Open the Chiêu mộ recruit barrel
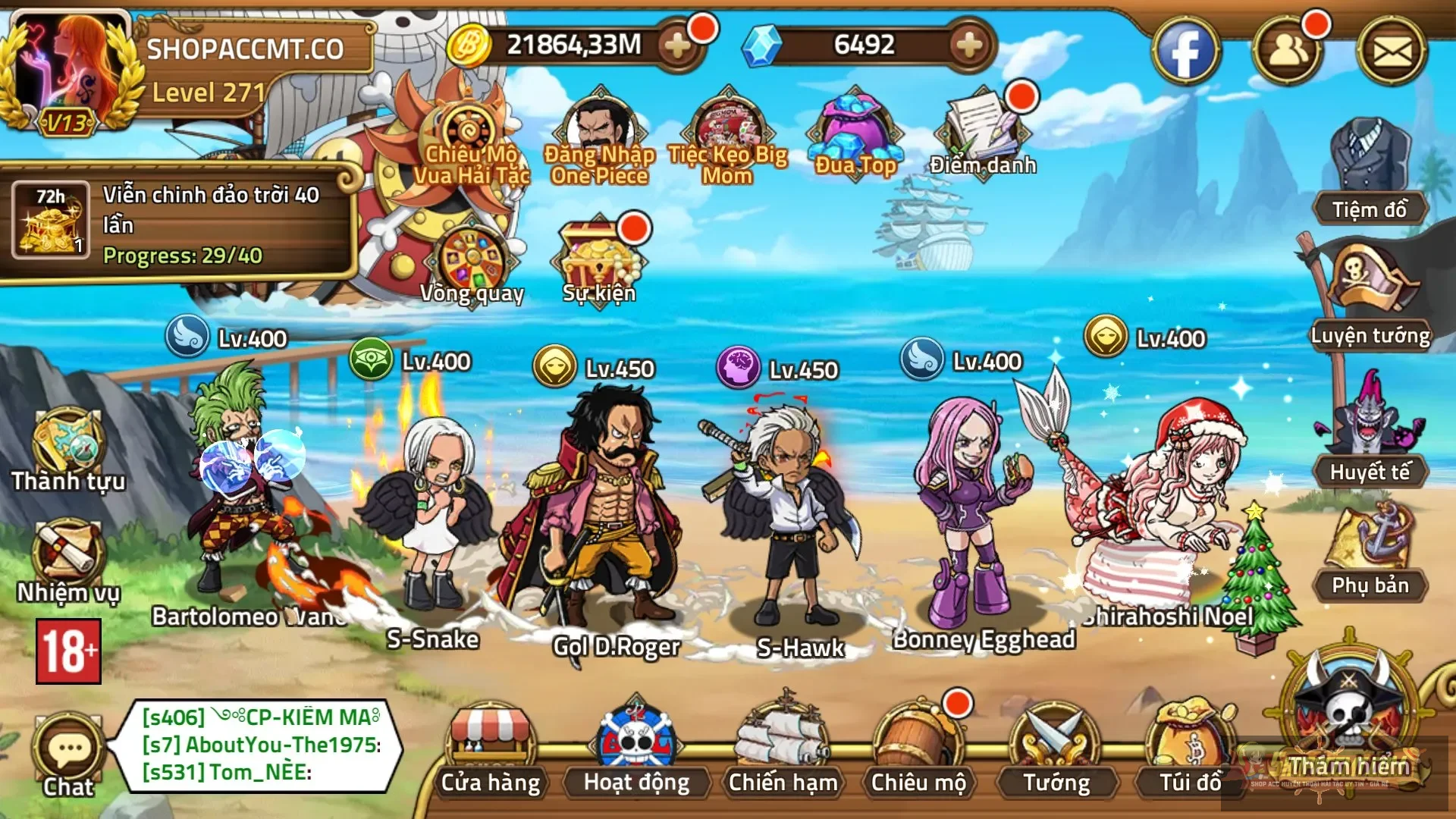The width and height of the screenshot is (1456, 819). coord(918,747)
